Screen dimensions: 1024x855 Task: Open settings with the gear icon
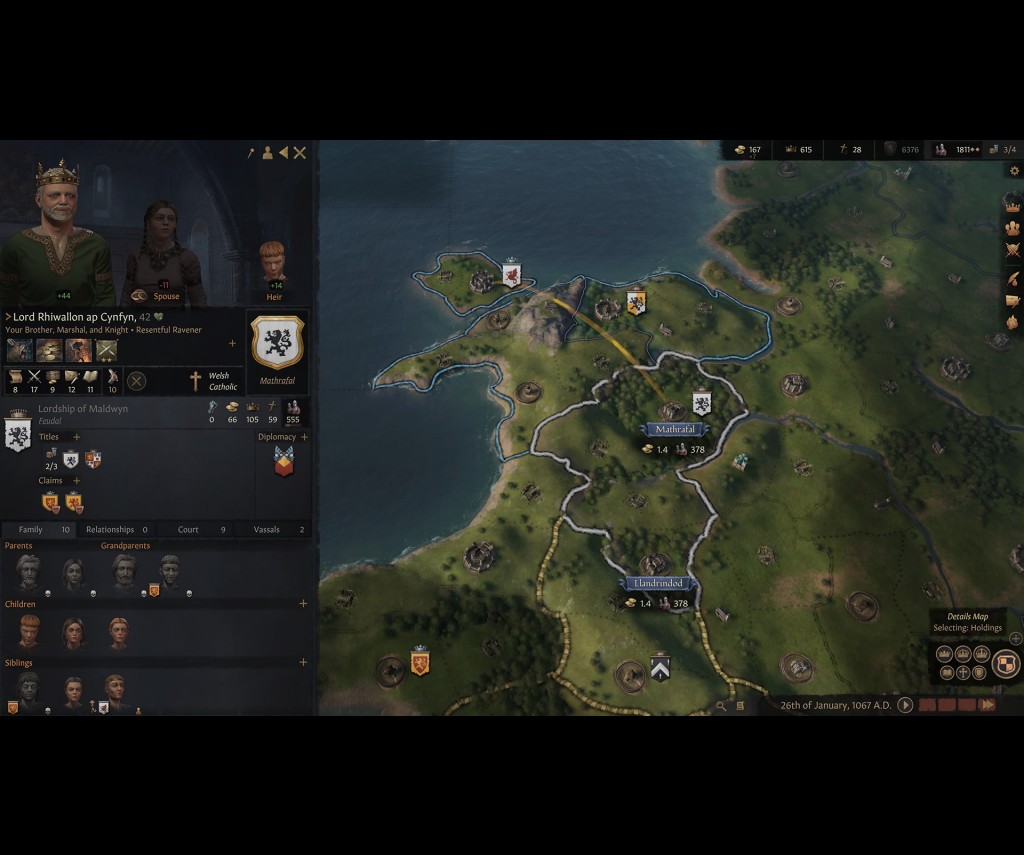[1014, 171]
